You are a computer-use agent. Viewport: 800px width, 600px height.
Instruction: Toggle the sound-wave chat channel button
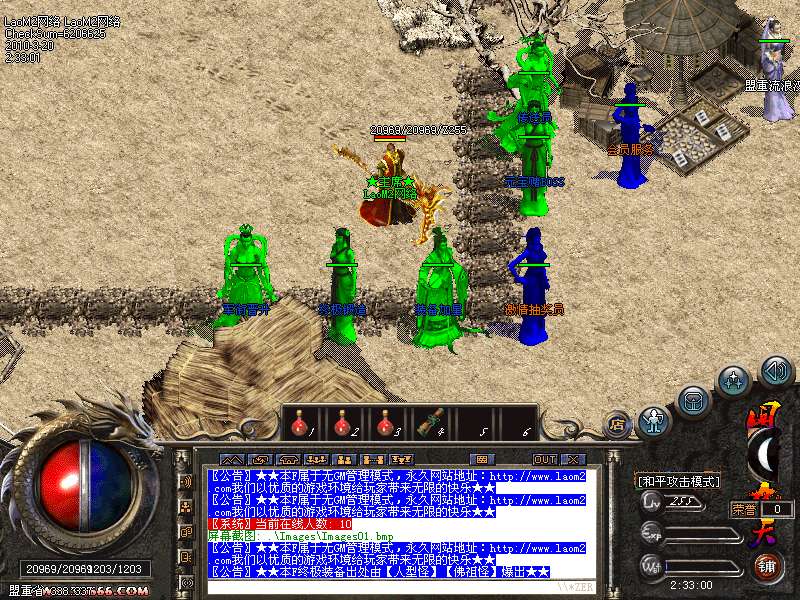pos(185,481)
